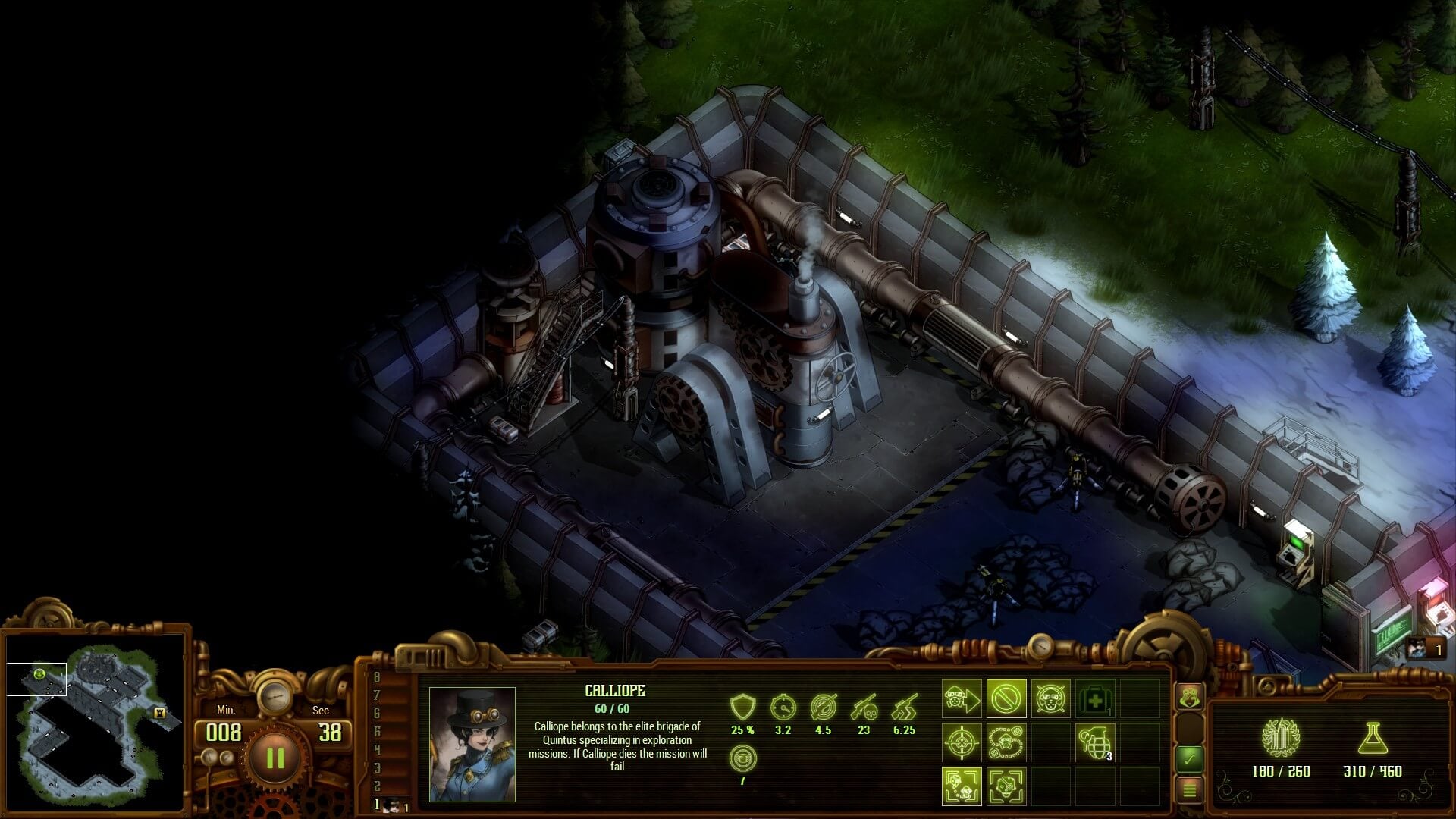Select the unit portrait badge above resources
The width and height of the screenshot is (1456, 819).
coord(1423,648)
